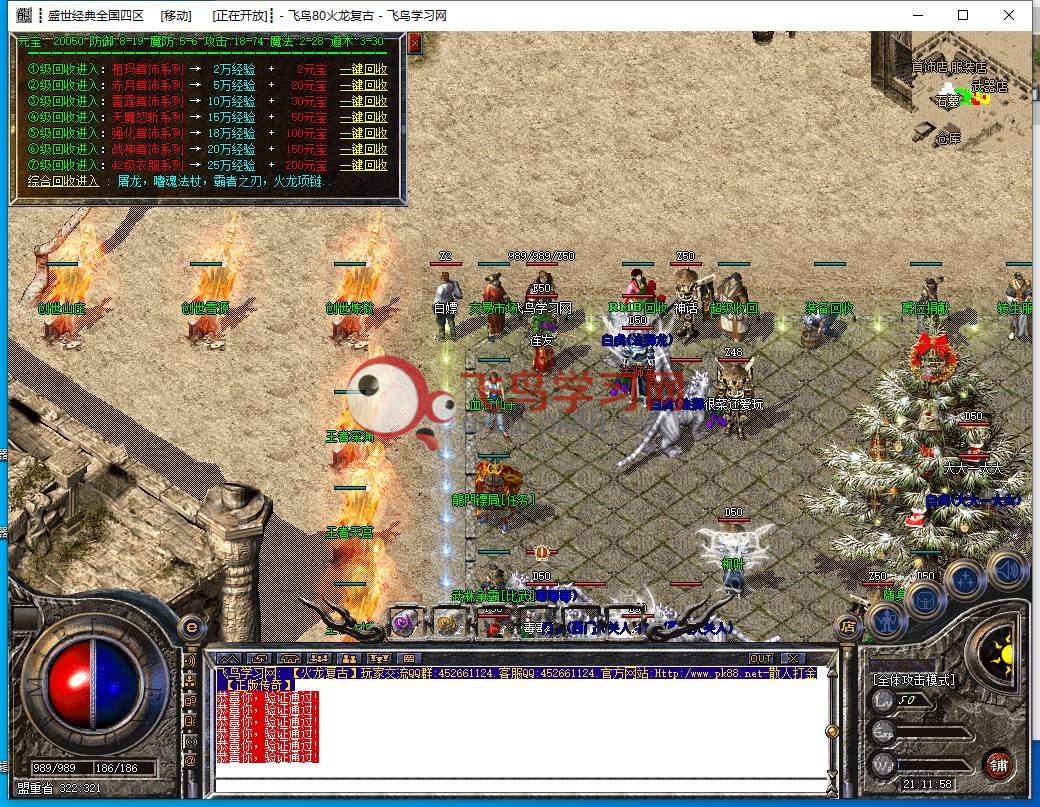Toggle the sound speaker button
Screen dimensions: 1040x807
coord(1006,567)
